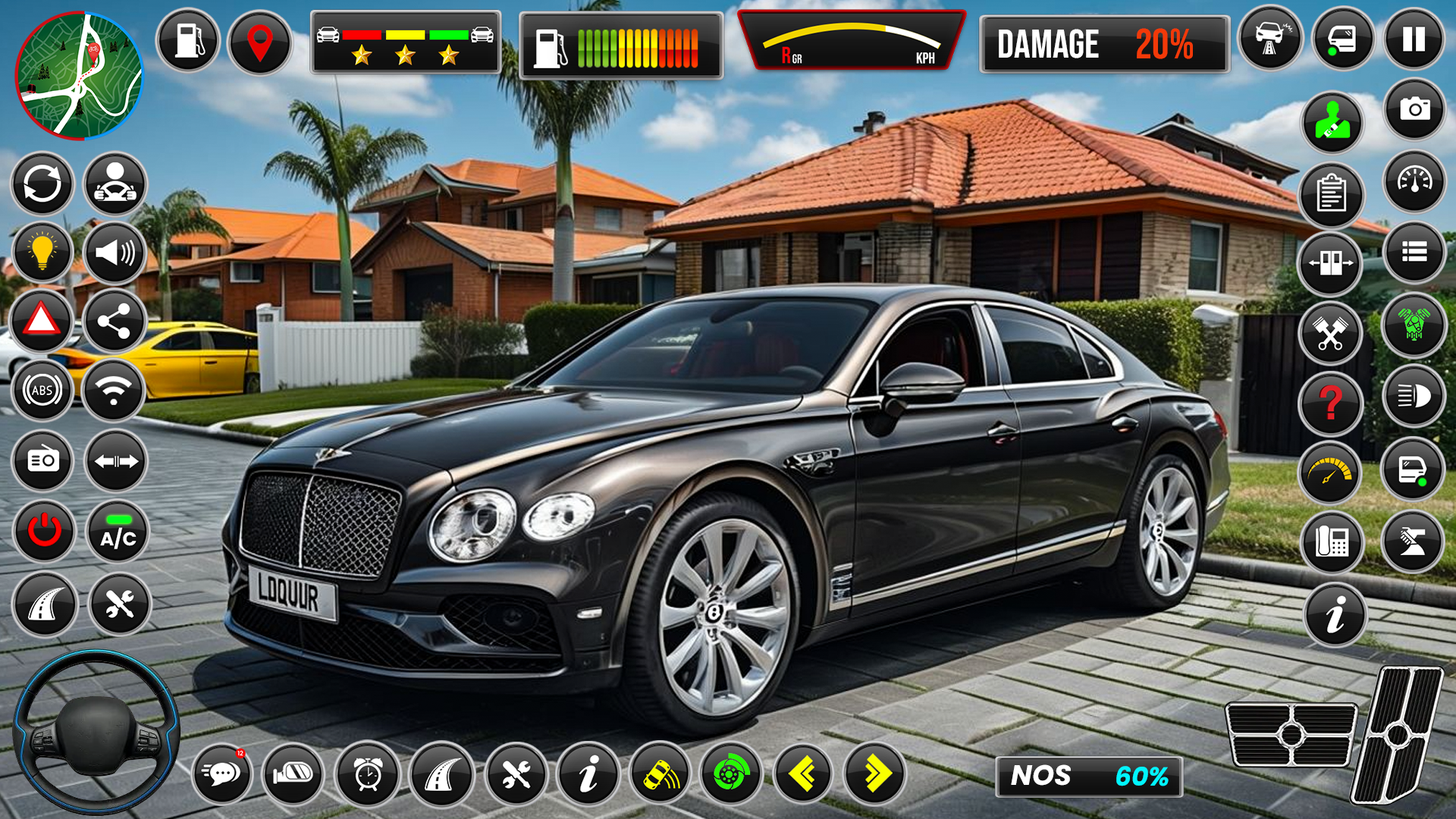
Task: Advance with the yellow right arrow
Action: coord(876,772)
